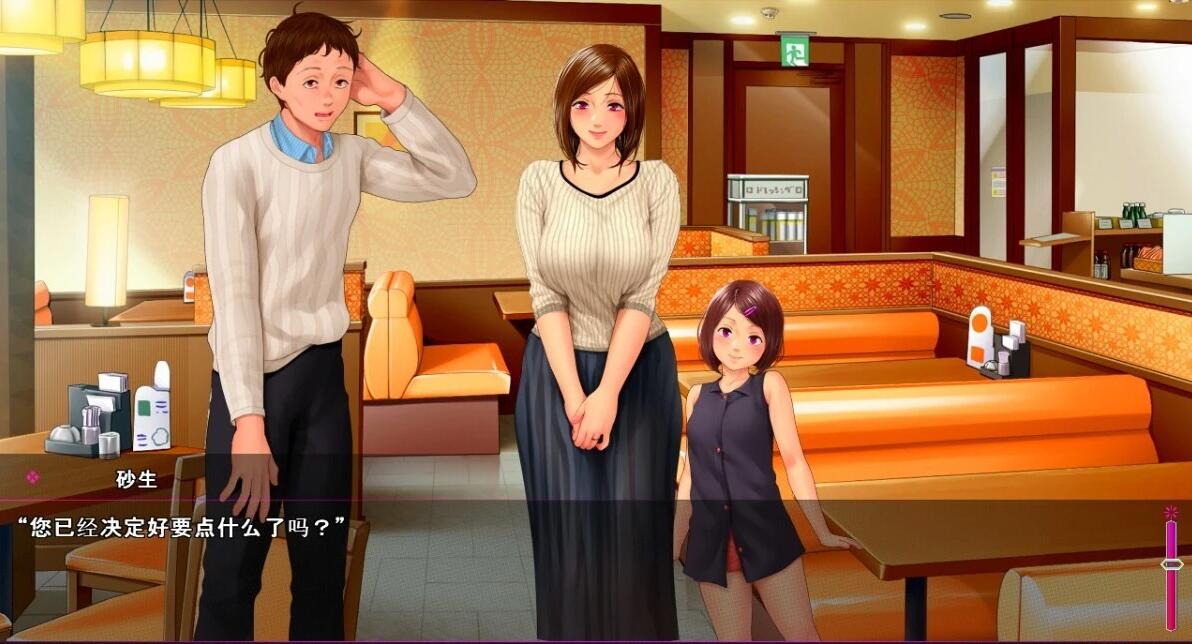Click the pink vertical slider's hexagonal handle
Viewport: 1192px width, 644px height.
pos(1171,564)
